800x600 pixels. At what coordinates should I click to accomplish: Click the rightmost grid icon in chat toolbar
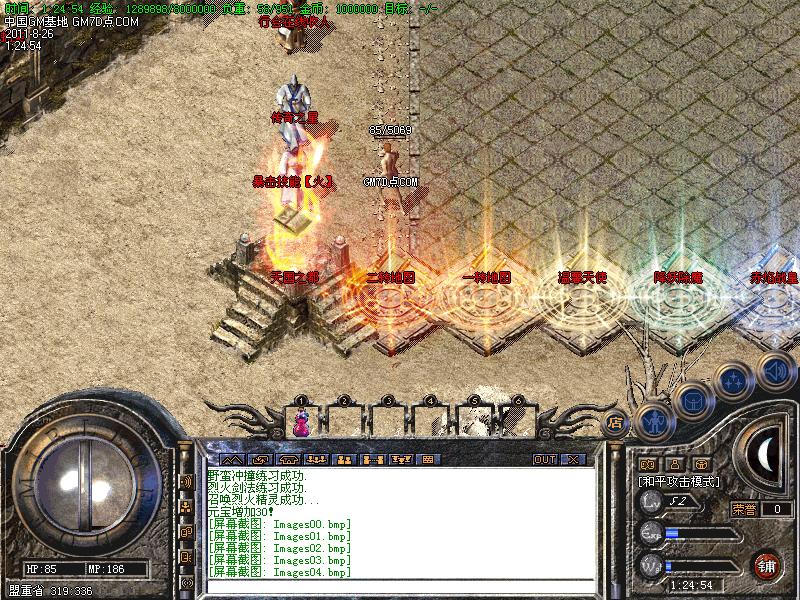click(x=427, y=460)
